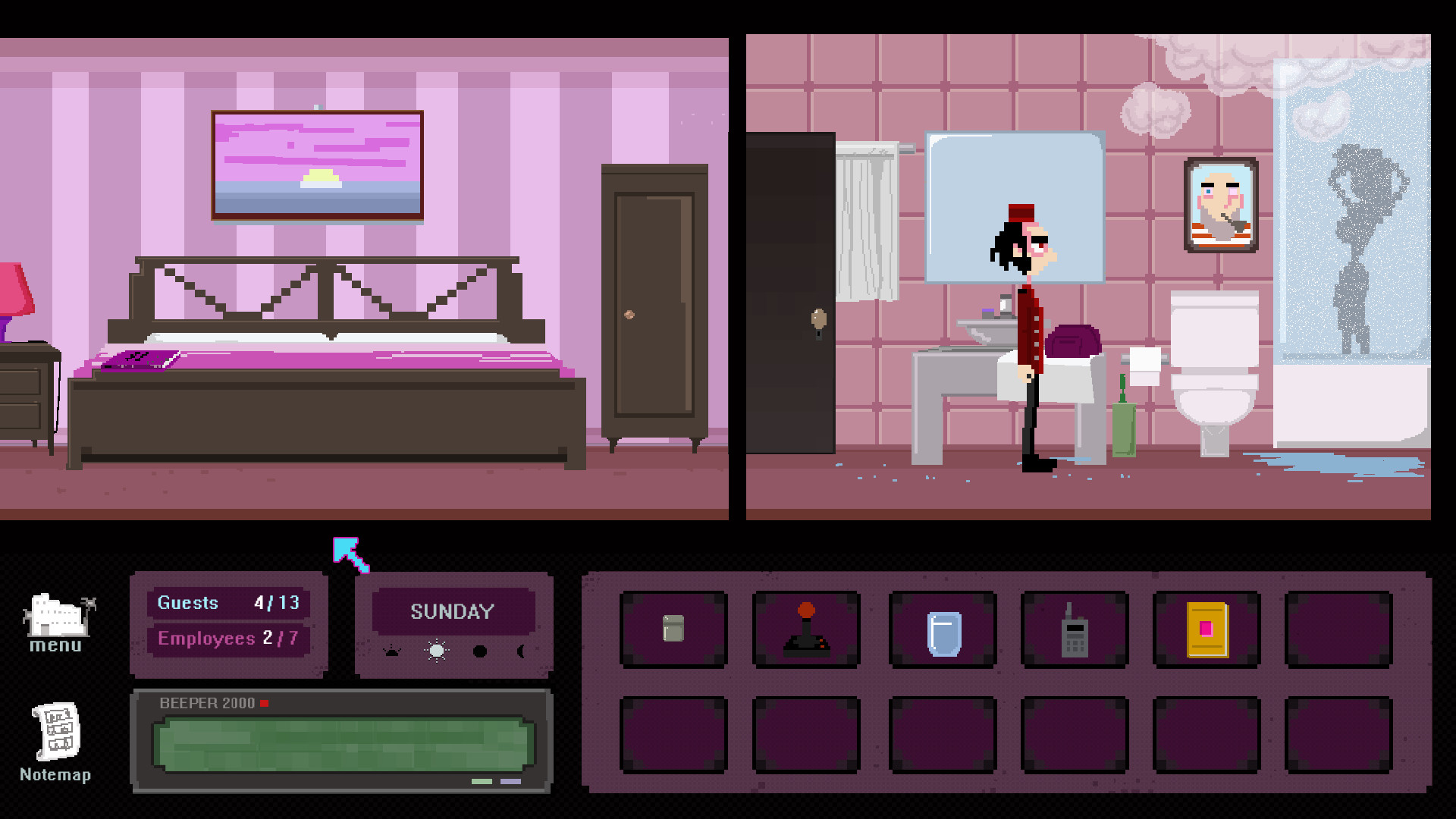Open the Guests 4/13 counter panel
Screen dimensions: 1456x819
(228, 603)
